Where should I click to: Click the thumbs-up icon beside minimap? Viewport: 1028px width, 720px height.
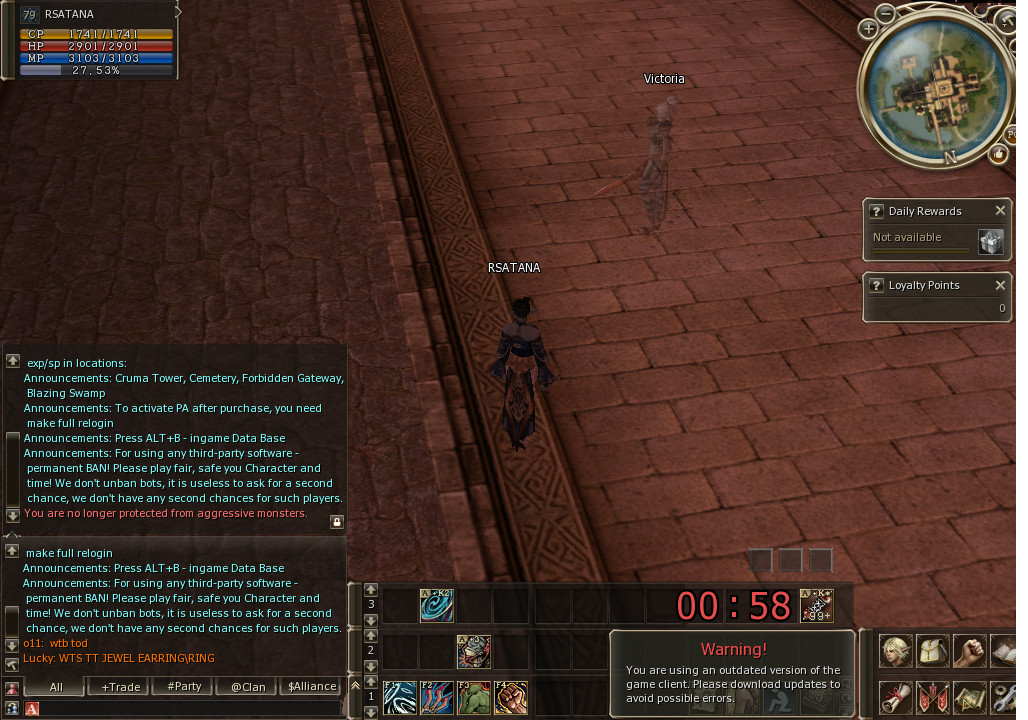point(998,154)
